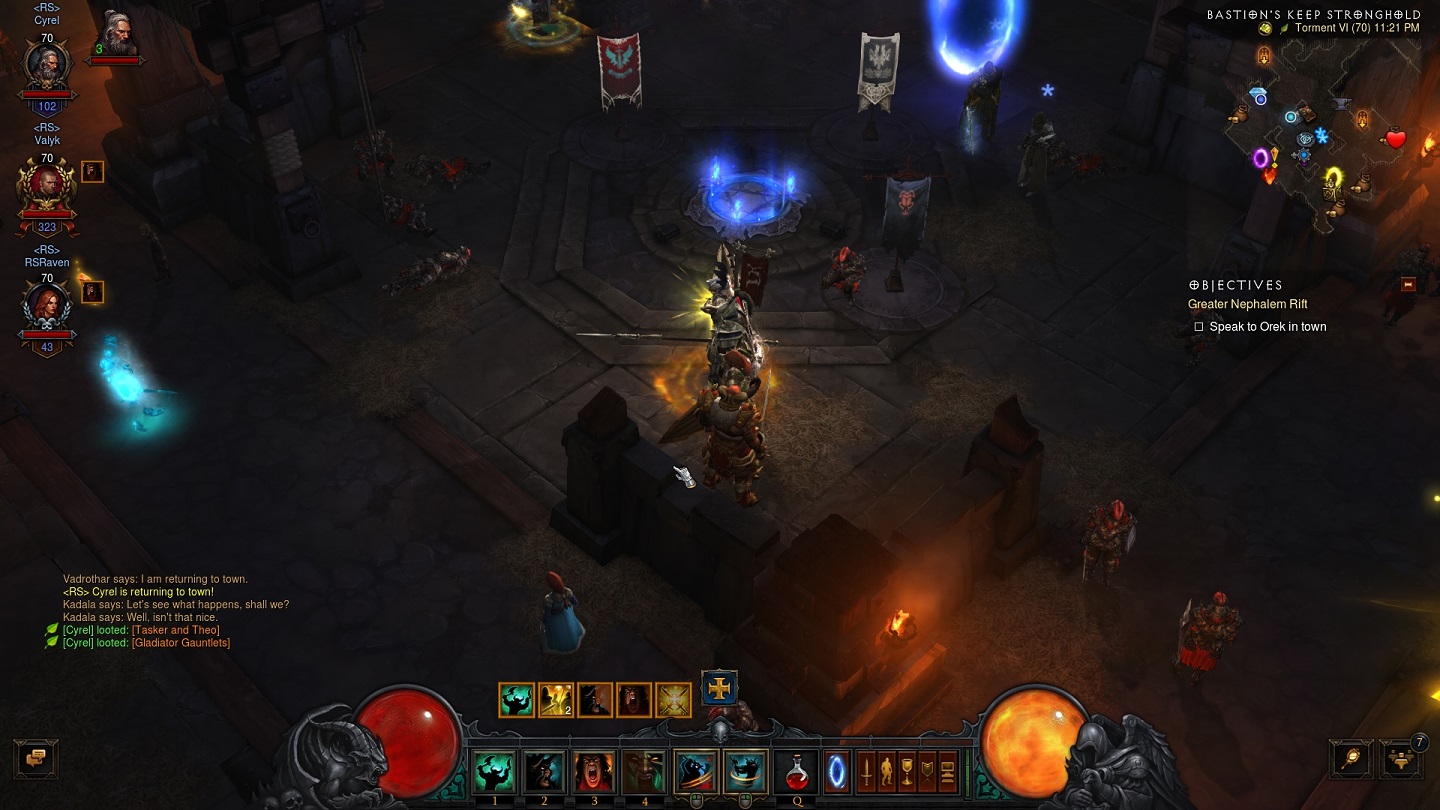
Task: Open the Game Menu computer button
Action: click(947, 771)
